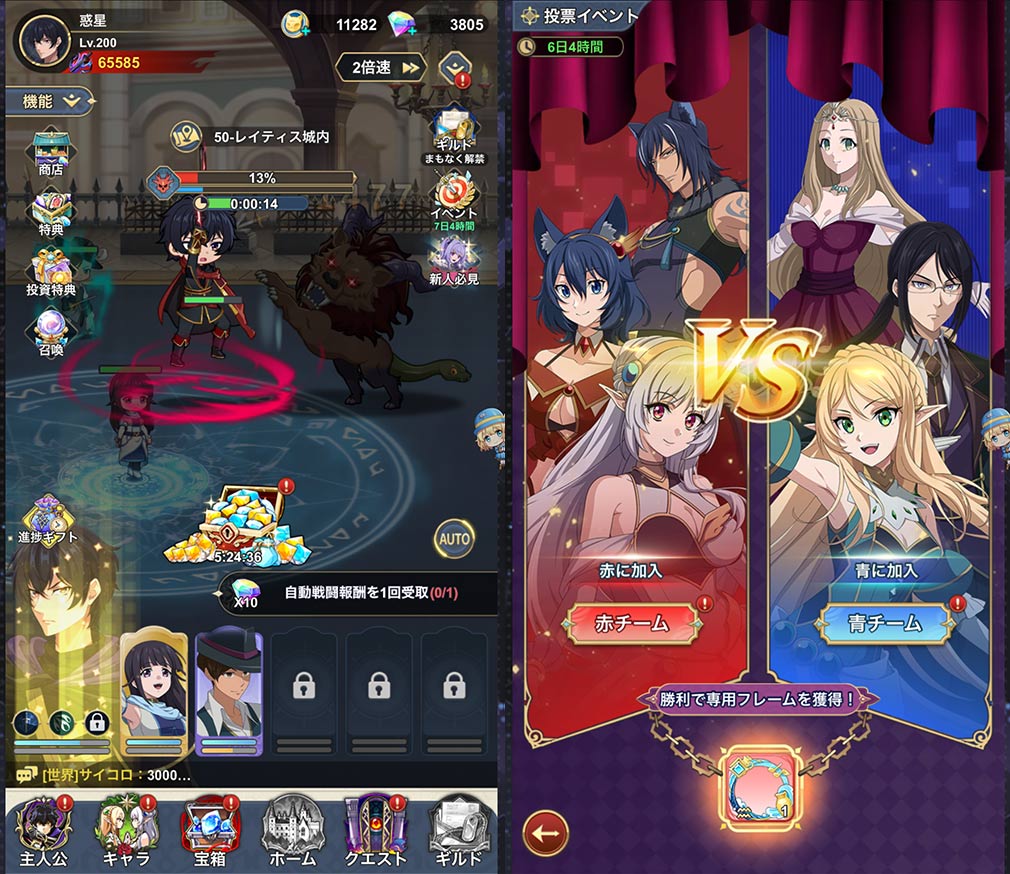View the exclusive frame reward icon

(762, 778)
